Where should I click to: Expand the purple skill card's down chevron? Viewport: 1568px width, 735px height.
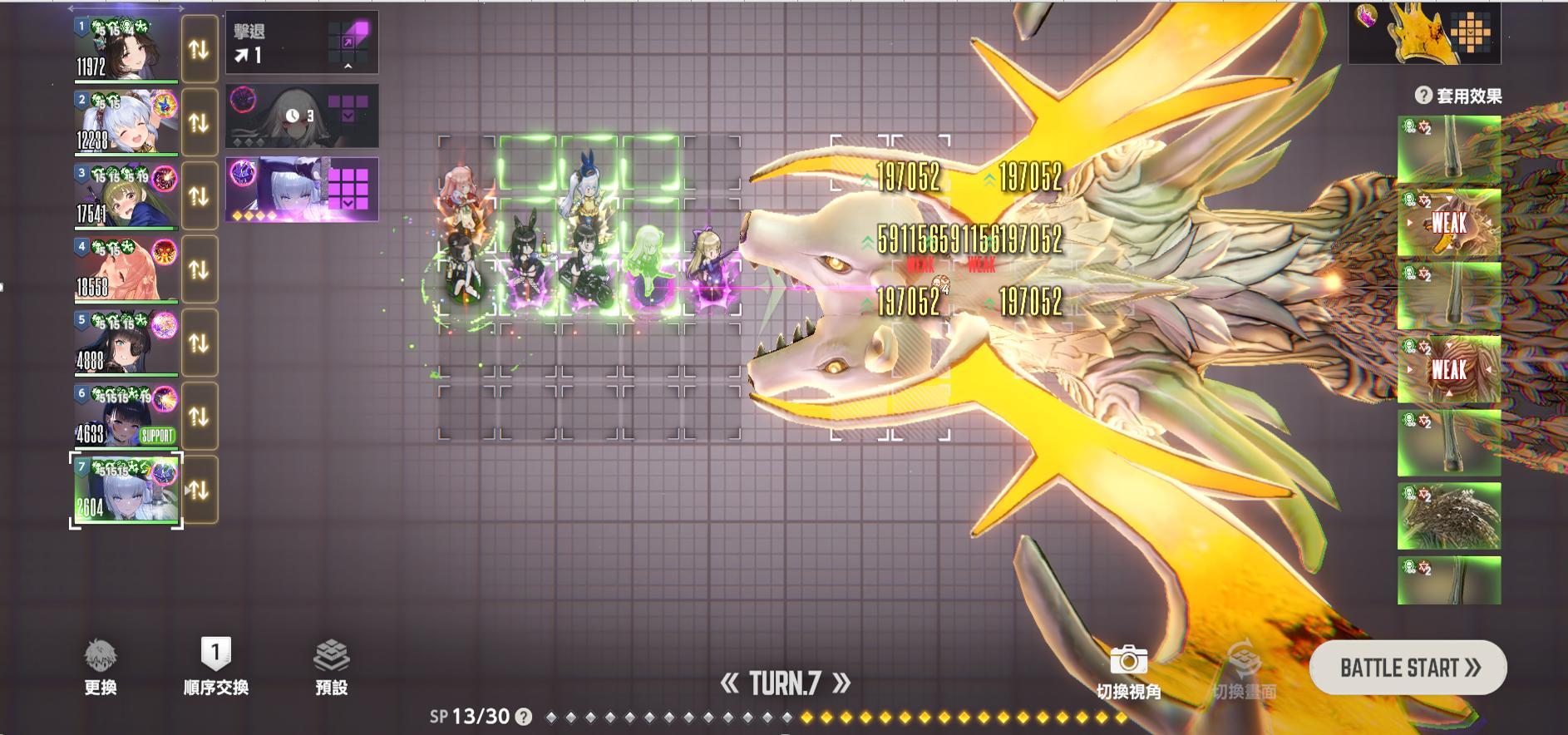[346, 203]
